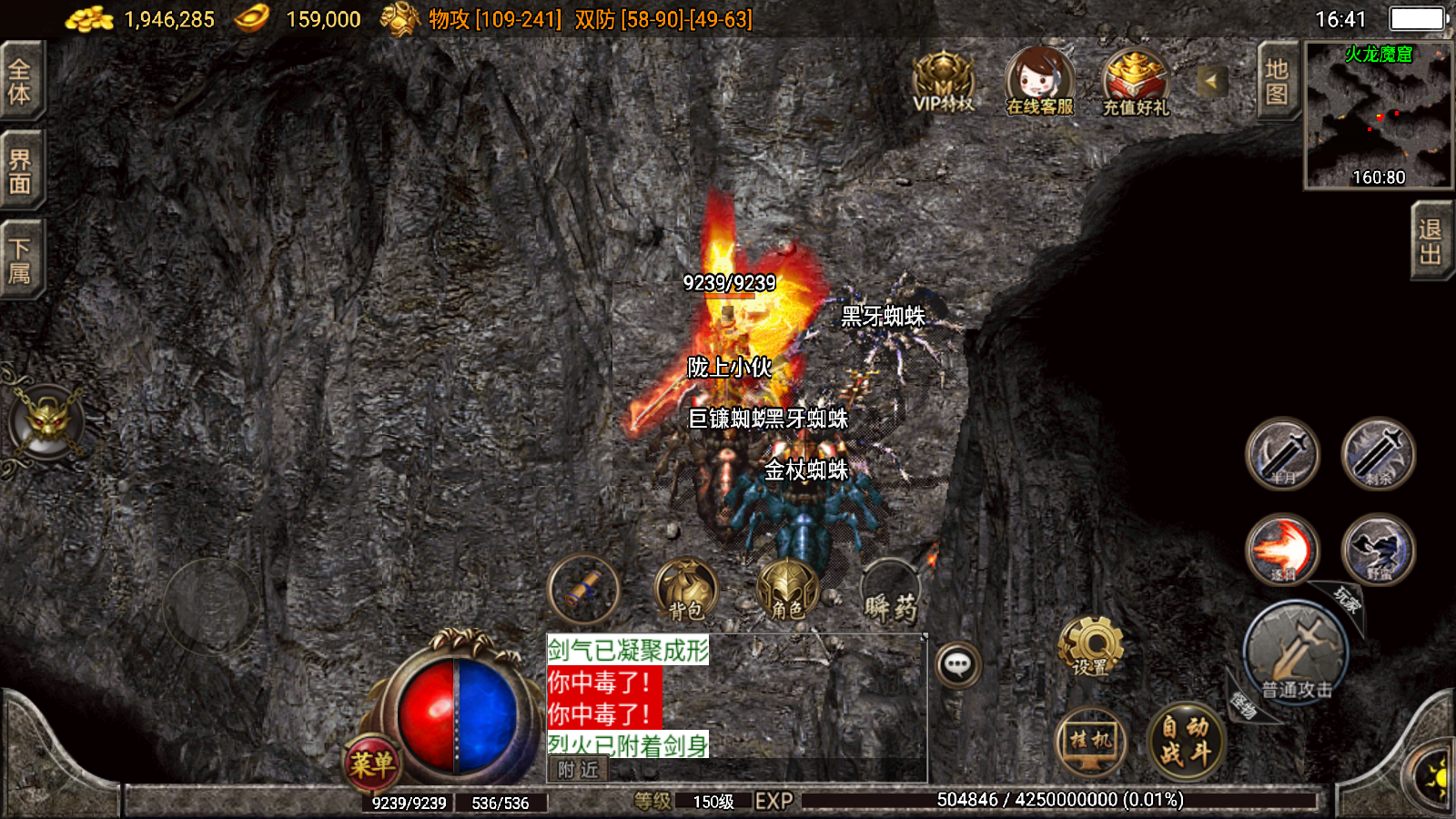Cast the 半月 half-moon sword skill
This screenshot has height=819, width=1456.
pos(1282,453)
